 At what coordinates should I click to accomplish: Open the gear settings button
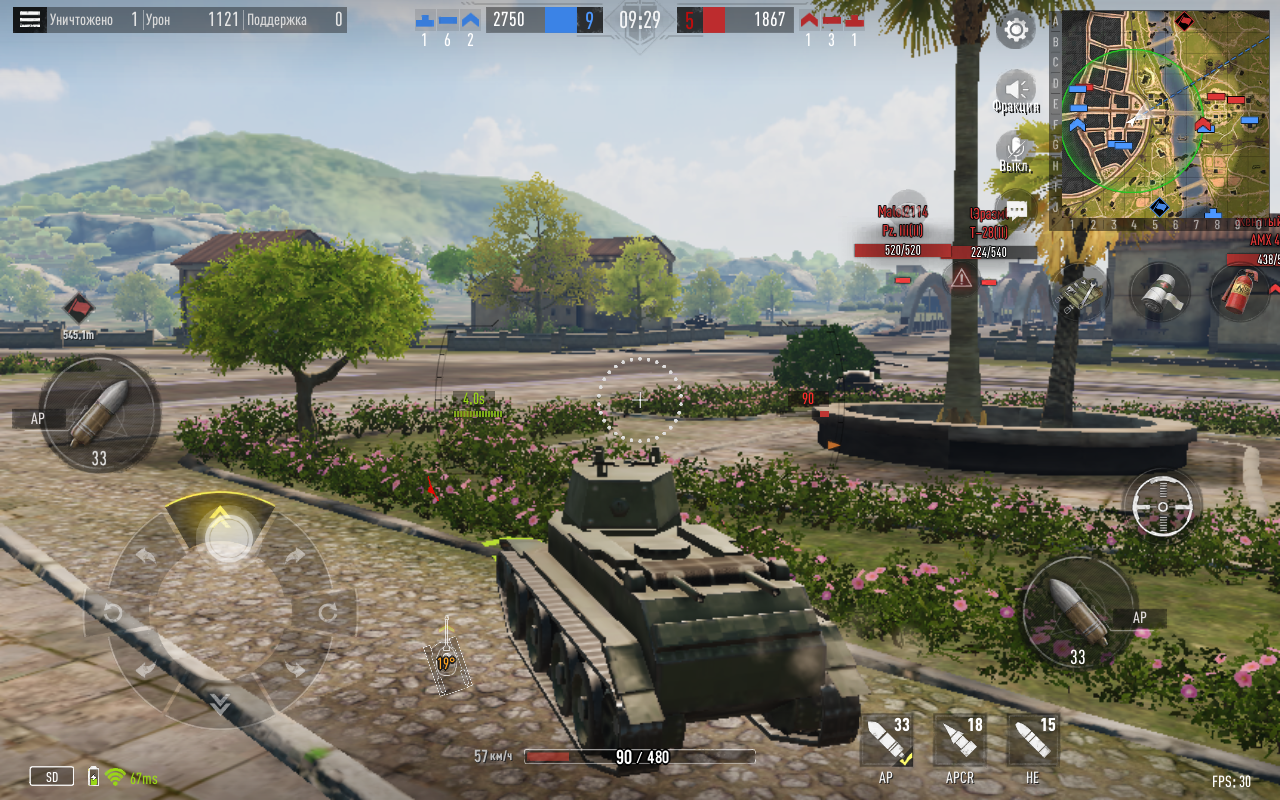coord(1015,30)
